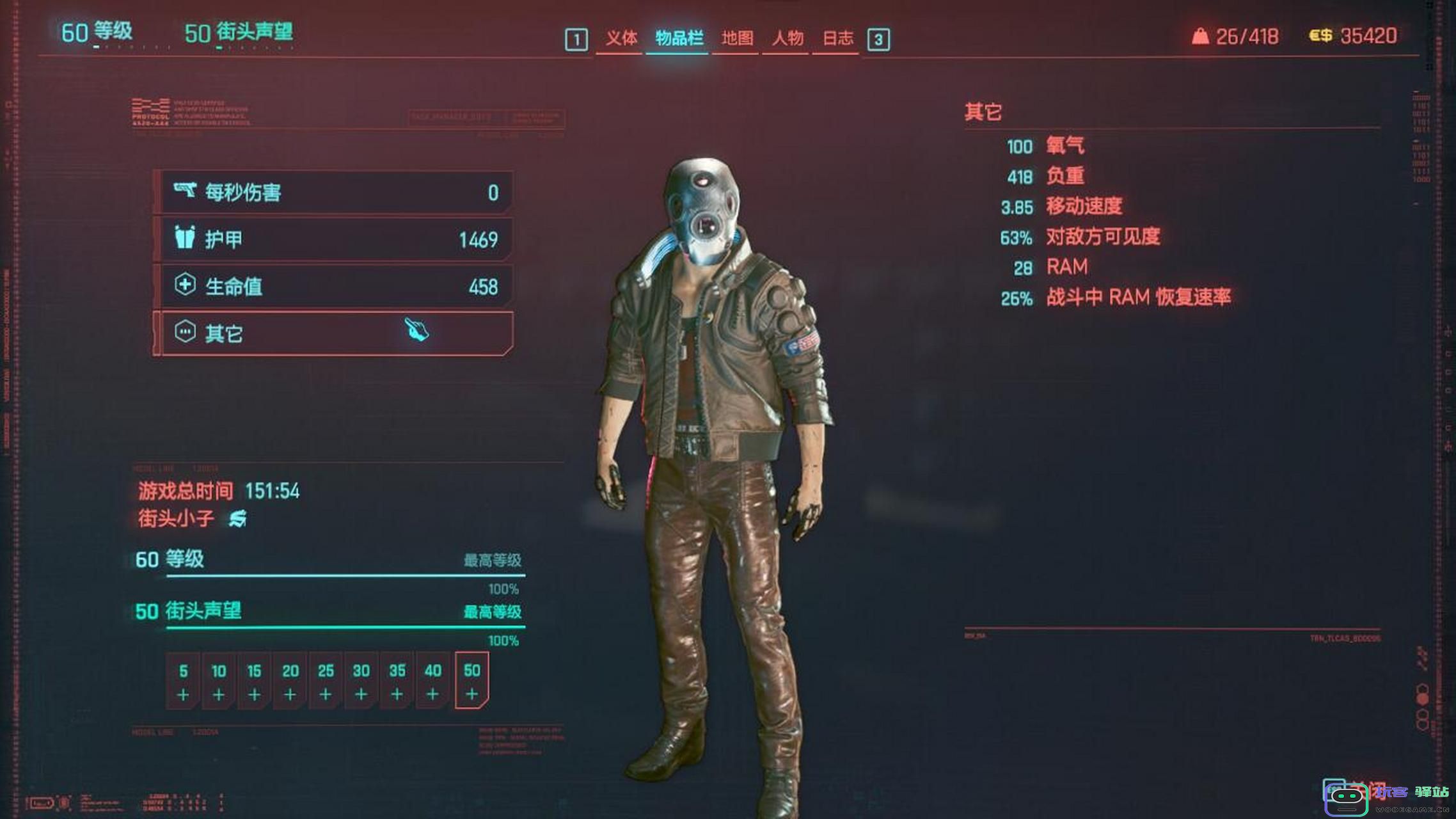Select the 其它 other stats row
The height and width of the screenshot is (819, 1456).
tap(335, 333)
